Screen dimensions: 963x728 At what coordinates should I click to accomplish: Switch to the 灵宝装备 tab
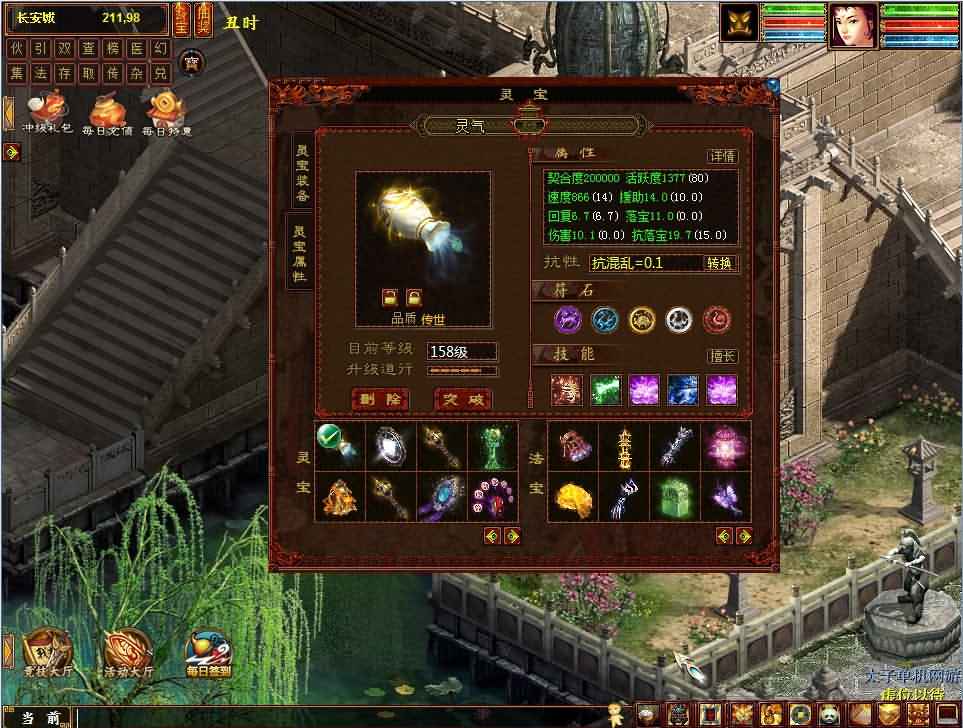300,172
